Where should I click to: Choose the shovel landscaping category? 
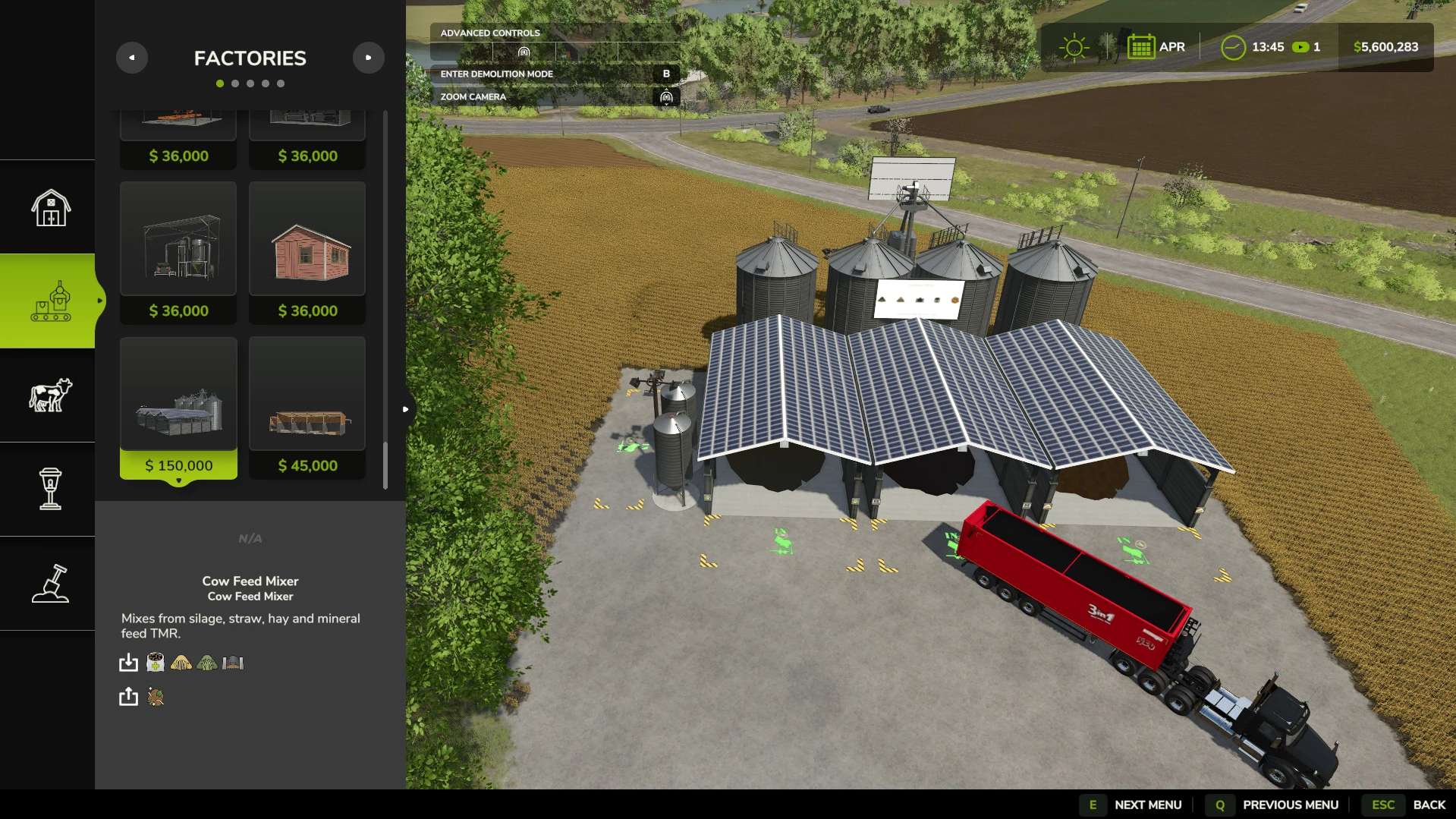click(x=50, y=584)
